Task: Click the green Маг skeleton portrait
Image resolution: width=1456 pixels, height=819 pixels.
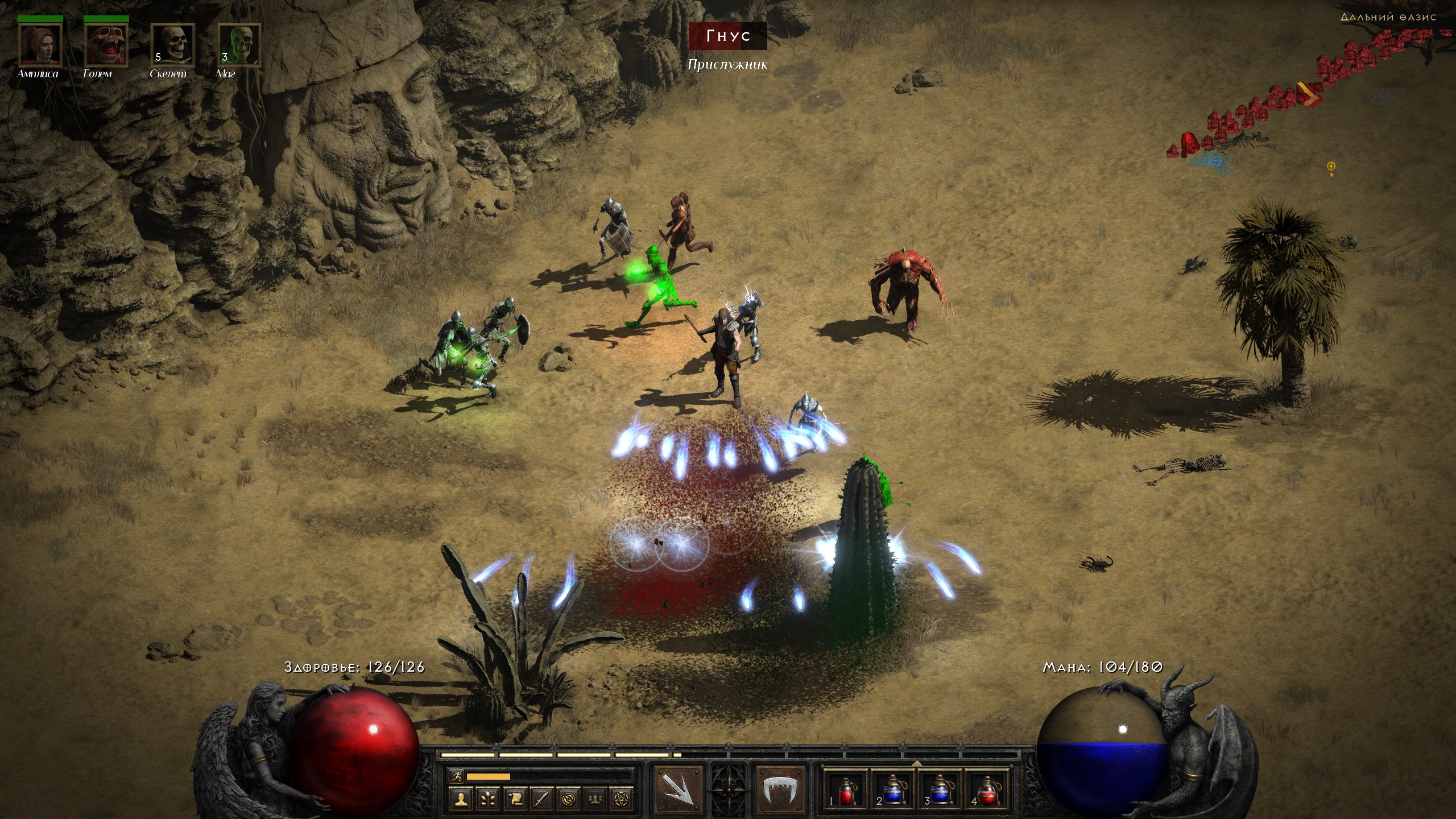Action: click(239, 45)
